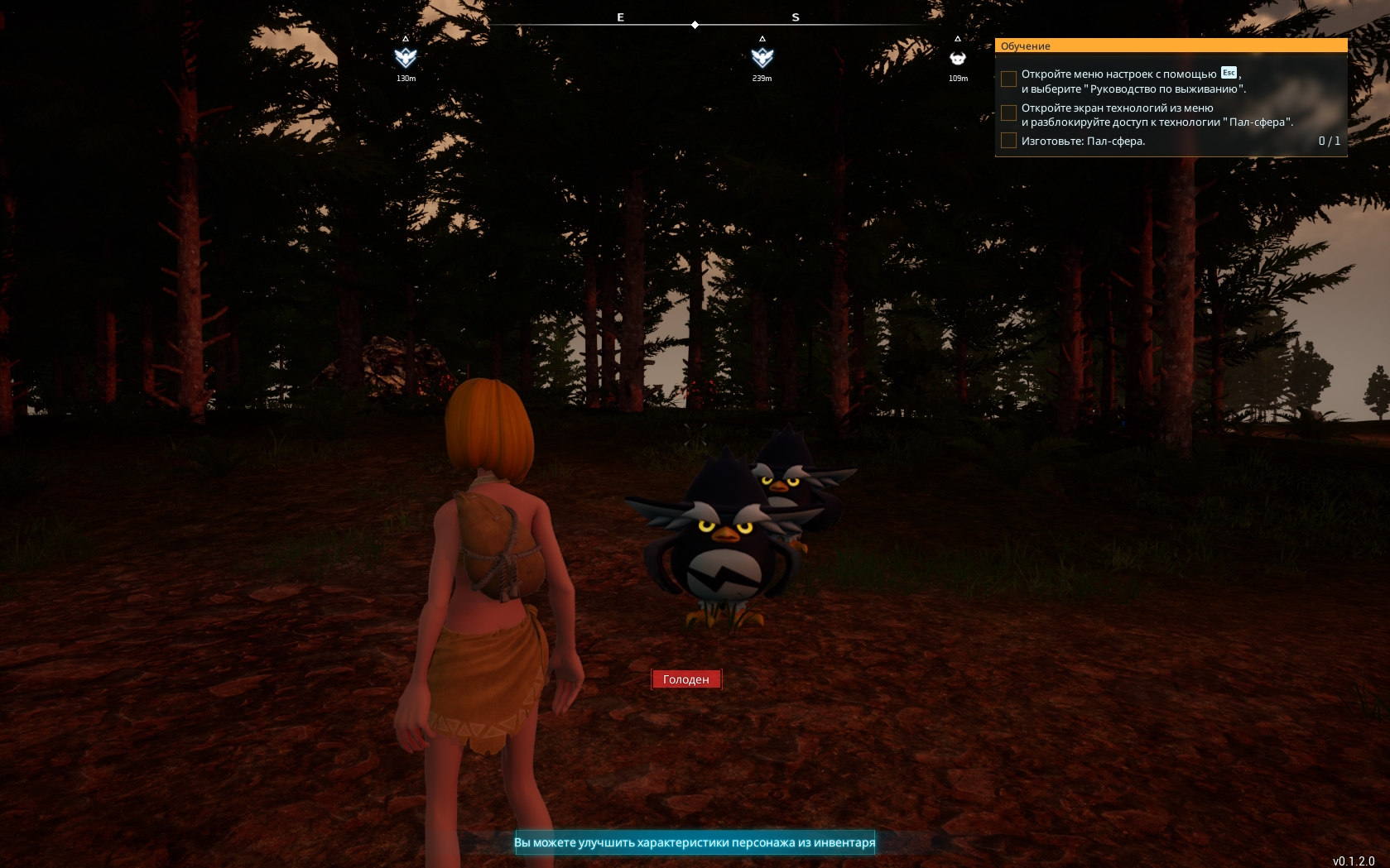Tick the survival guide tutorial checkbox
This screenshot has width=1390, height=868.
point(1008,79)
